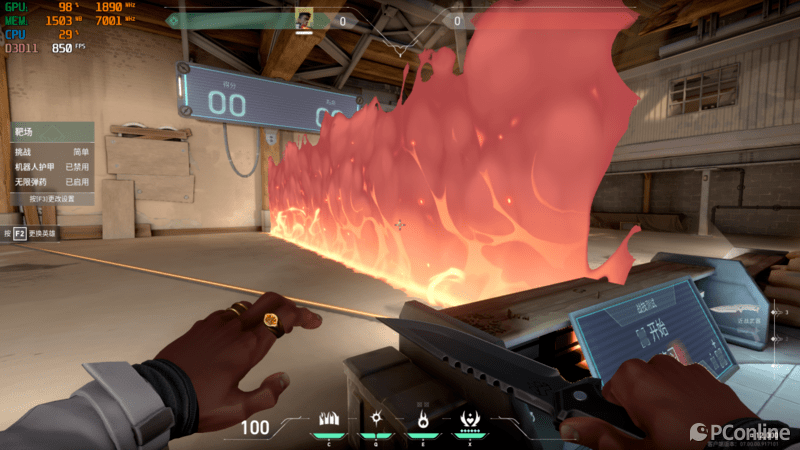The width and height of the screenshot is (800, 450).
Task: Trigger the Hot Hands fireball ability
Action: [x=422, y=419]
